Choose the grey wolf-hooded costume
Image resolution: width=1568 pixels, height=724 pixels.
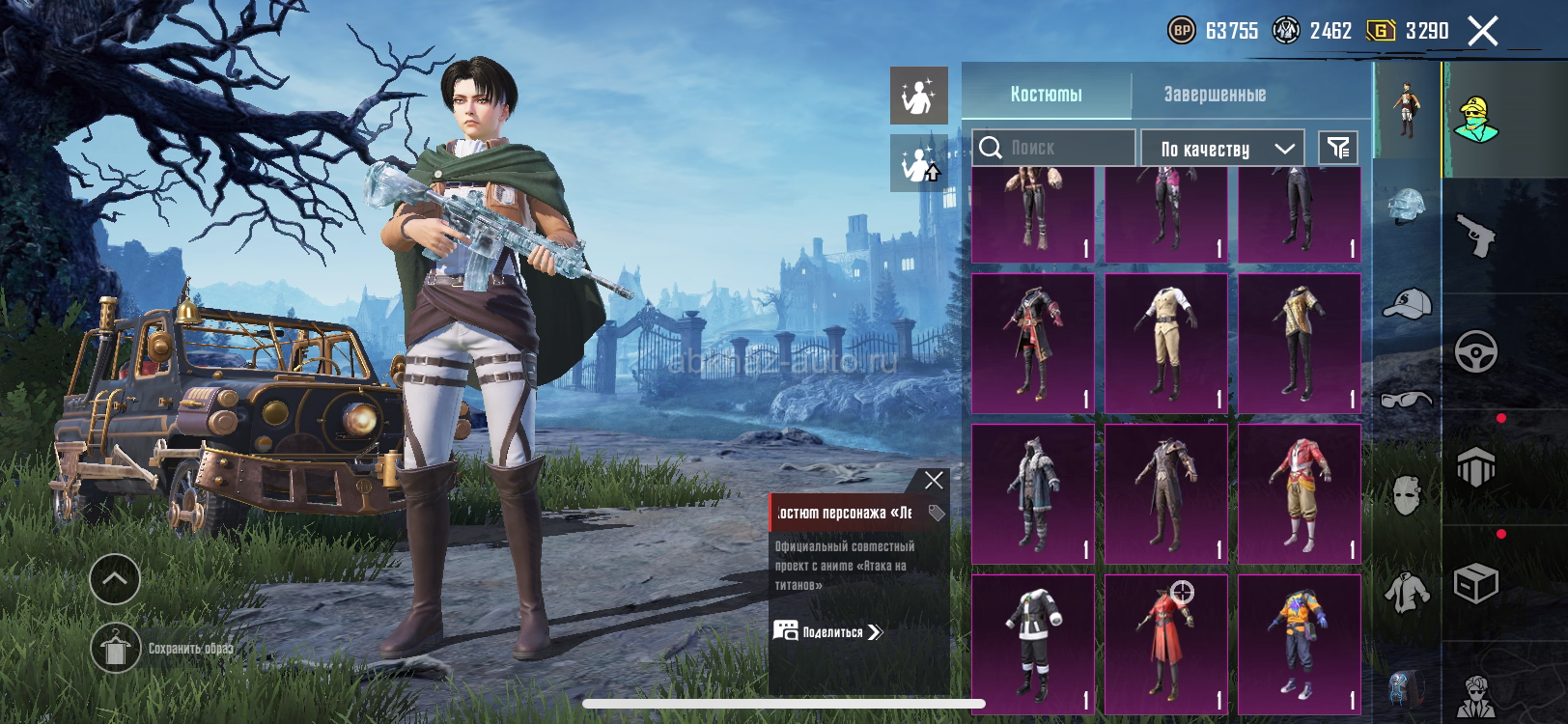1032,493
